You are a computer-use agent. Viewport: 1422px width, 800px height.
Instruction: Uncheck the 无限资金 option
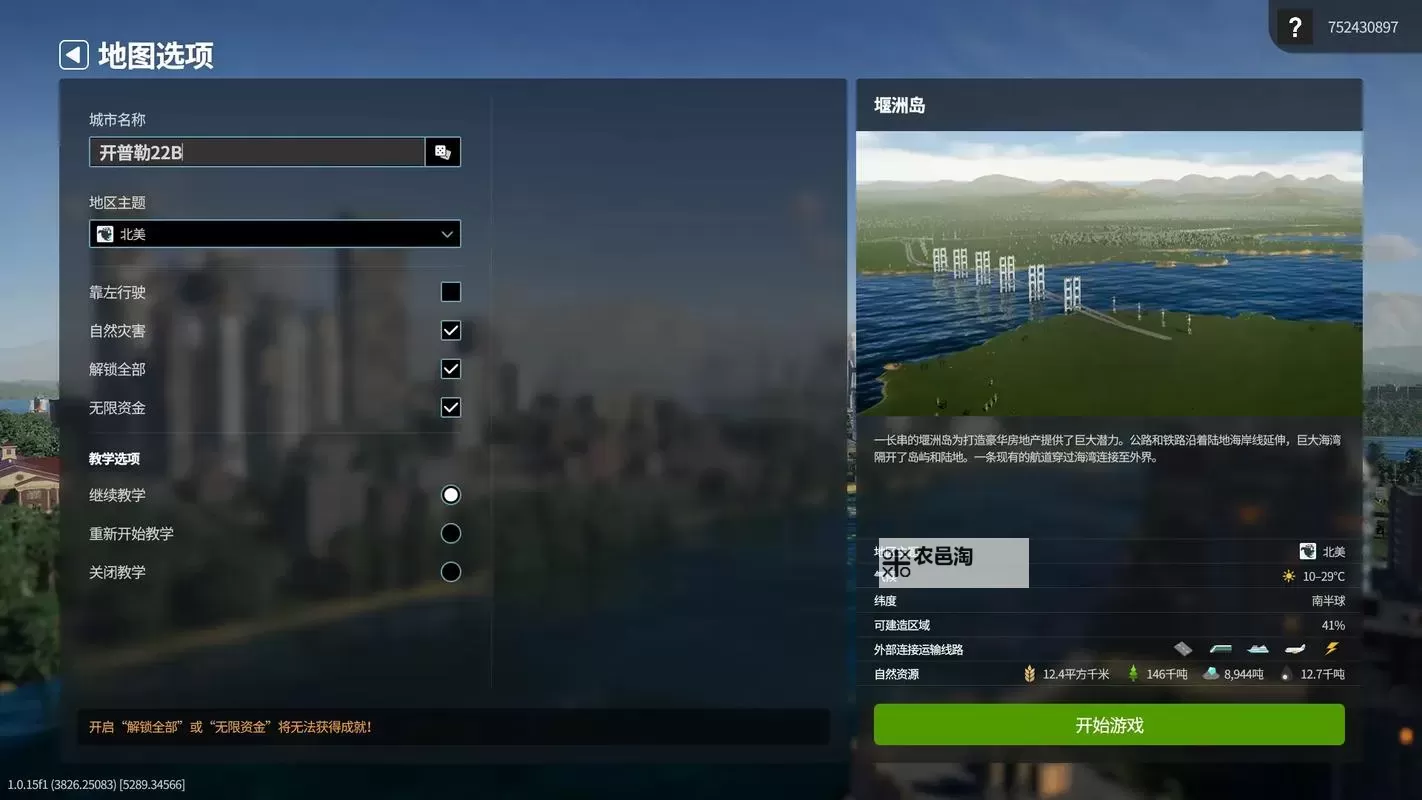pos(450,407)
